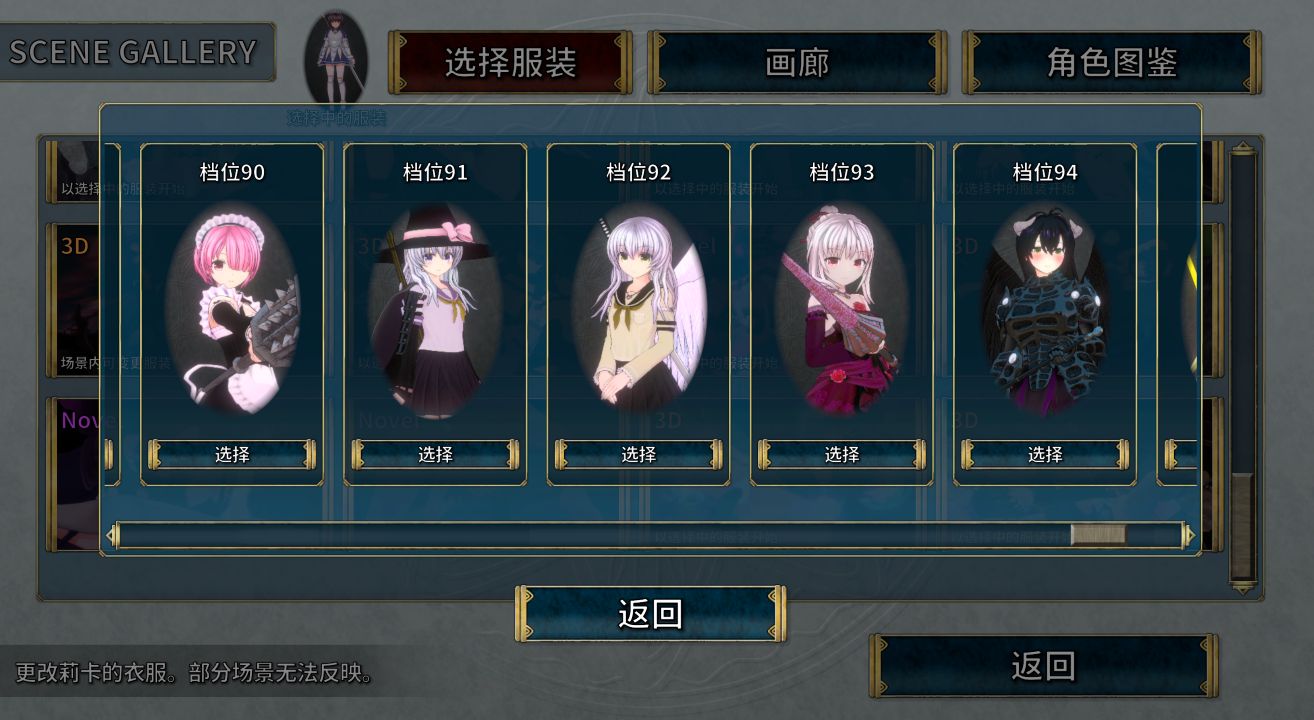Pick the crimson dress costume portrait
Screen dimensions: 1314x720
click(x=841, y=310)
